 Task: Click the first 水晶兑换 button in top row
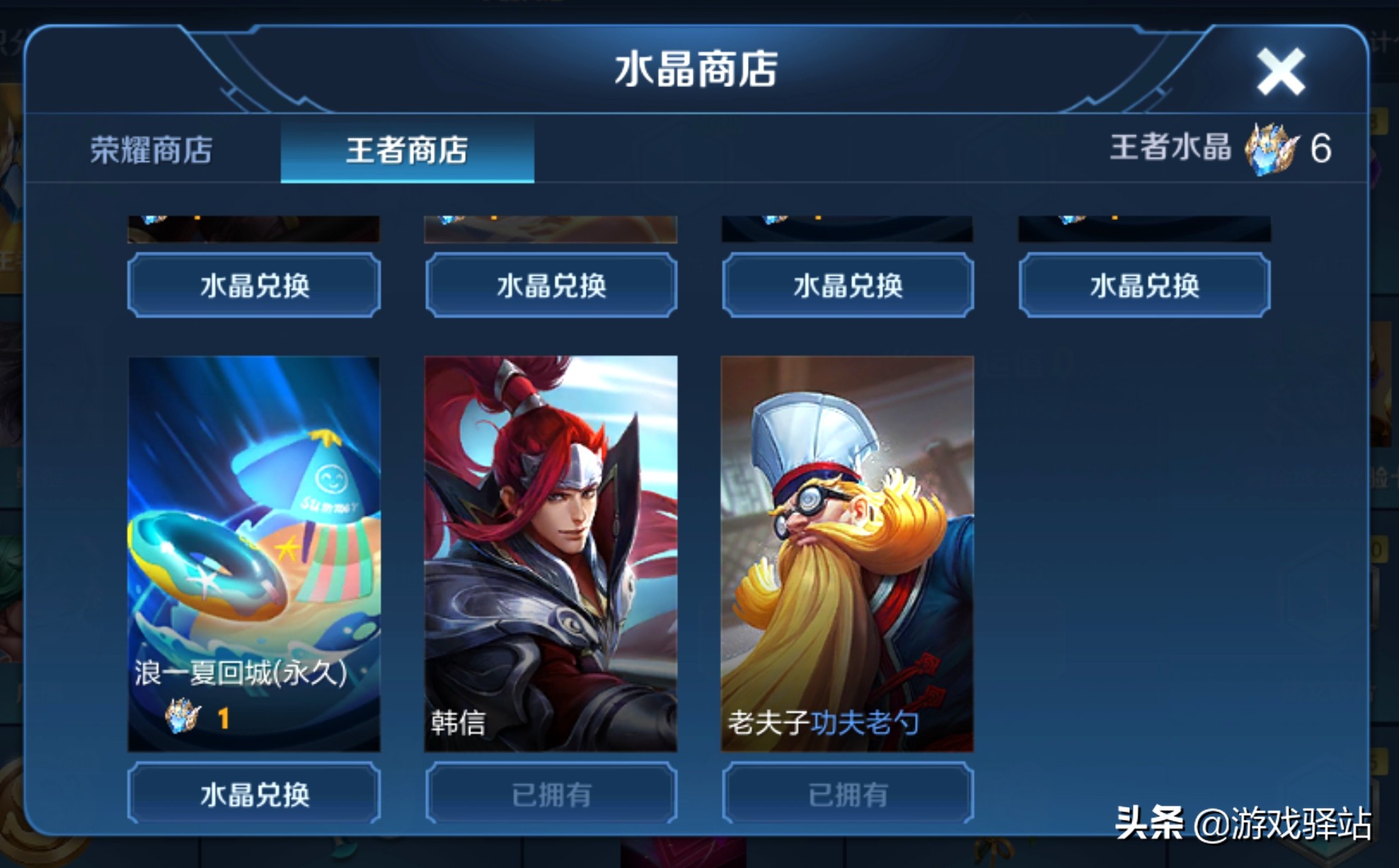253,286
